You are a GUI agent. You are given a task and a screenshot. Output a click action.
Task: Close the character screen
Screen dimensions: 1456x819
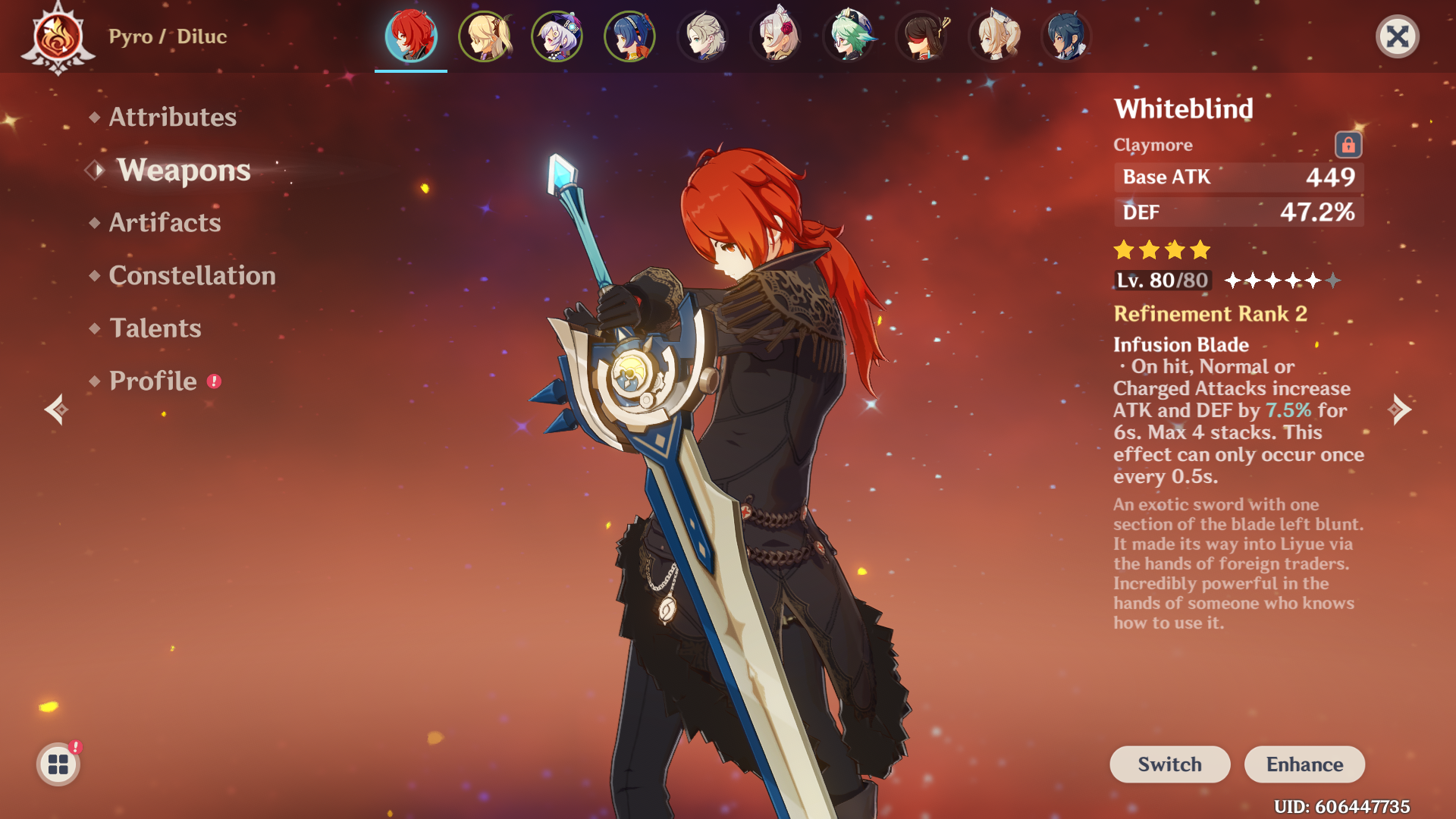[x=1397, y=36]
